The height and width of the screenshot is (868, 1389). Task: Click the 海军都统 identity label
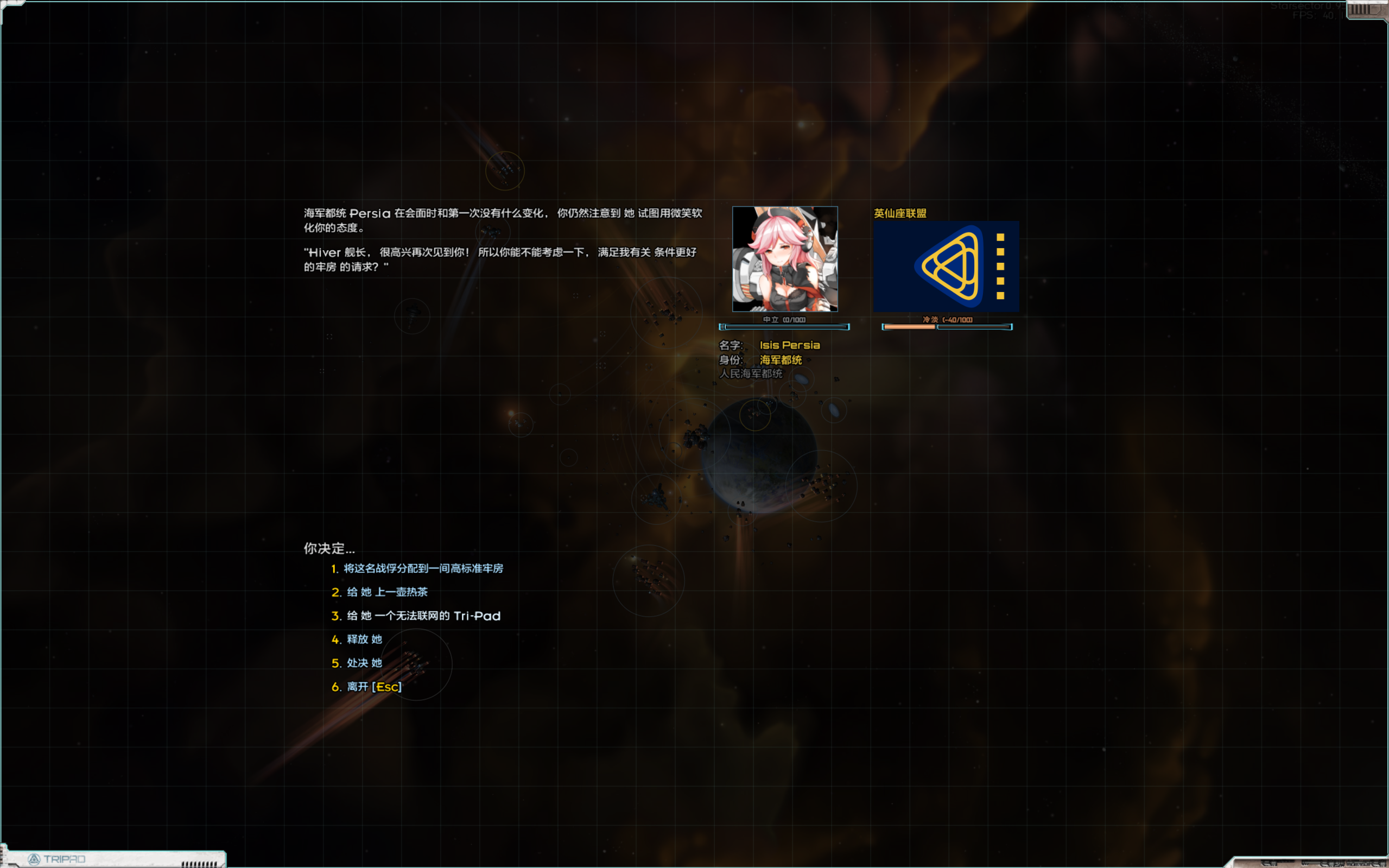781,360
